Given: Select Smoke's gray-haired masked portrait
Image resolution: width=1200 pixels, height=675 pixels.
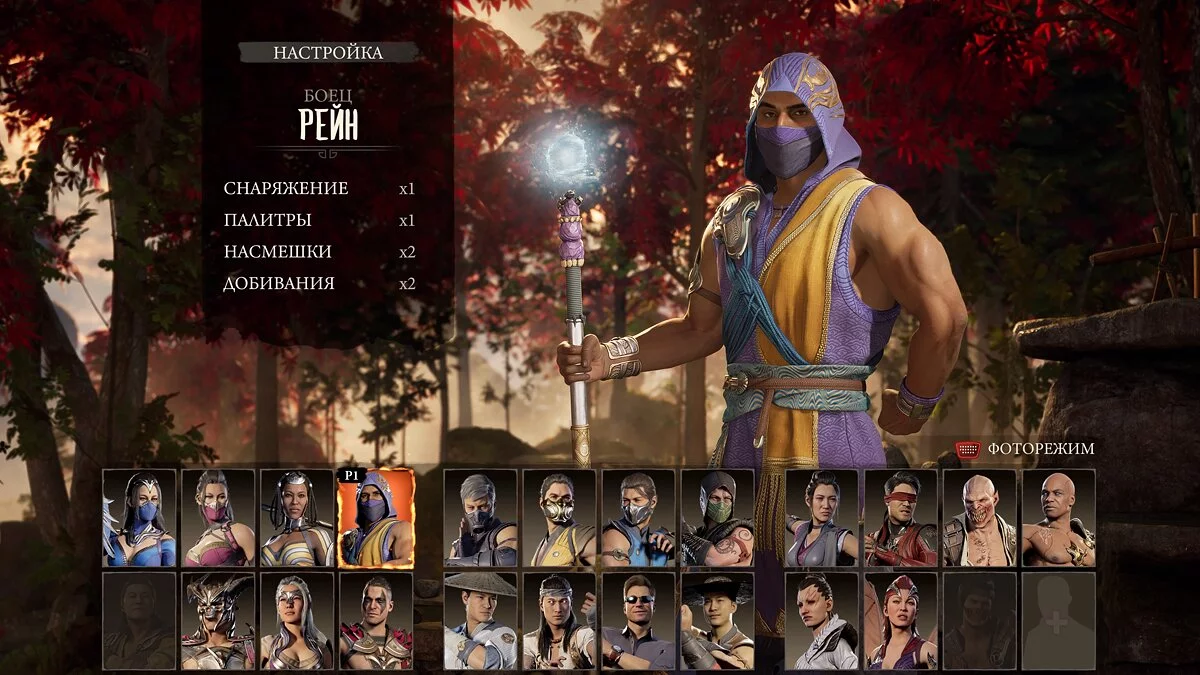Looking at the screenshot, I should pos(480,518).
